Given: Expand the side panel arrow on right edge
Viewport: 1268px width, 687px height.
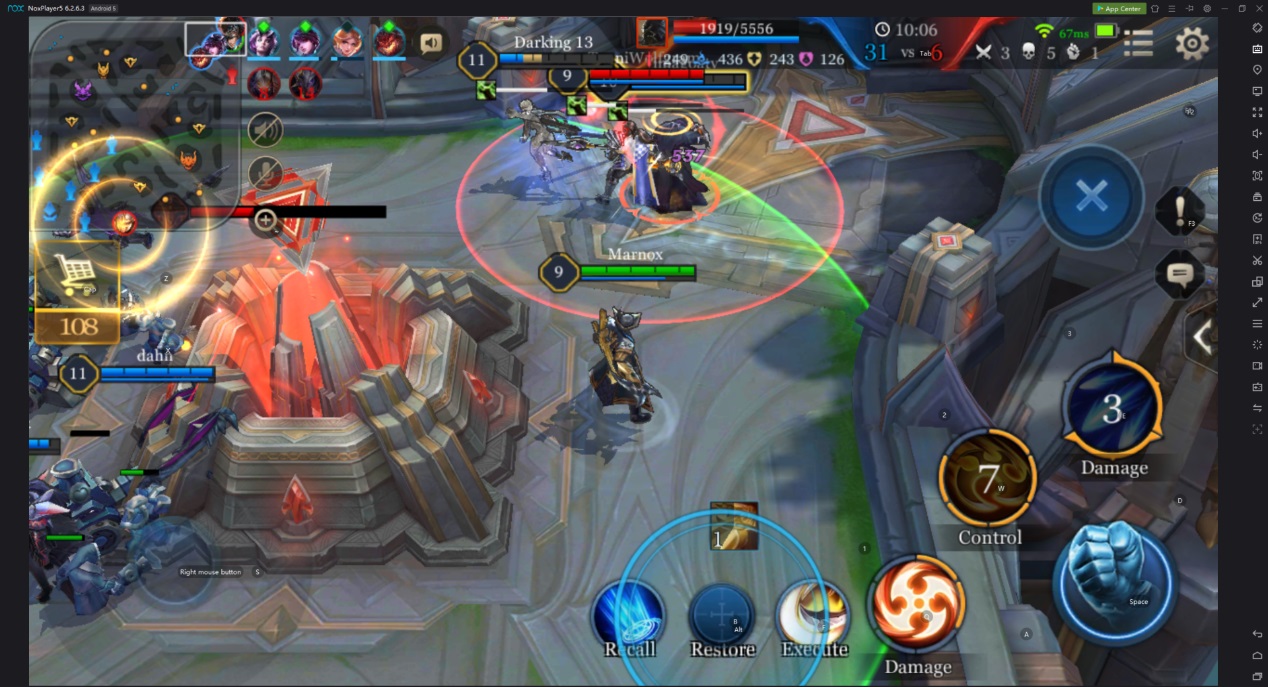Looking at the screenshot, I should click(x=1201, y=337).
